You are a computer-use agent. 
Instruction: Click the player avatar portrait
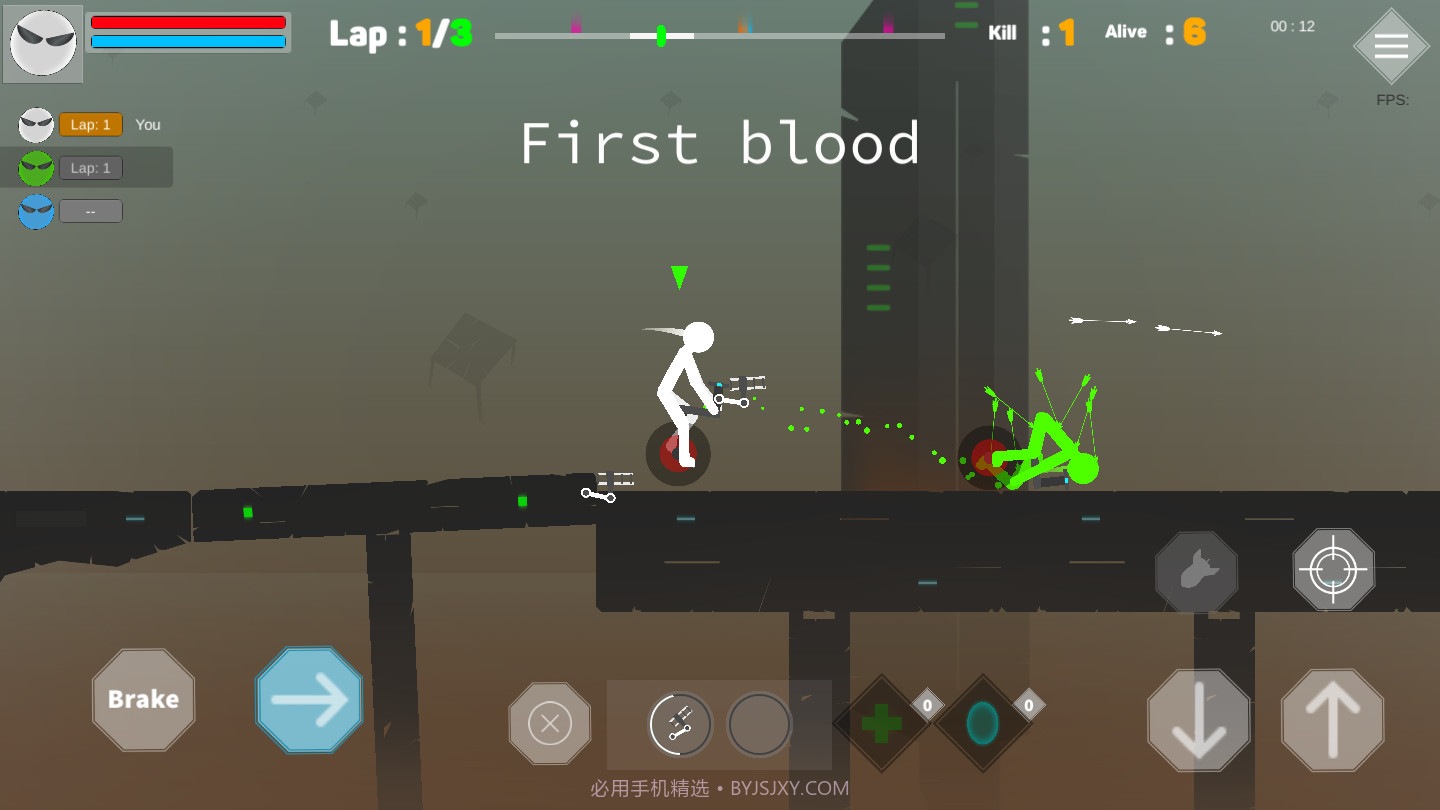pyautogui.click(x=43, y=44)
